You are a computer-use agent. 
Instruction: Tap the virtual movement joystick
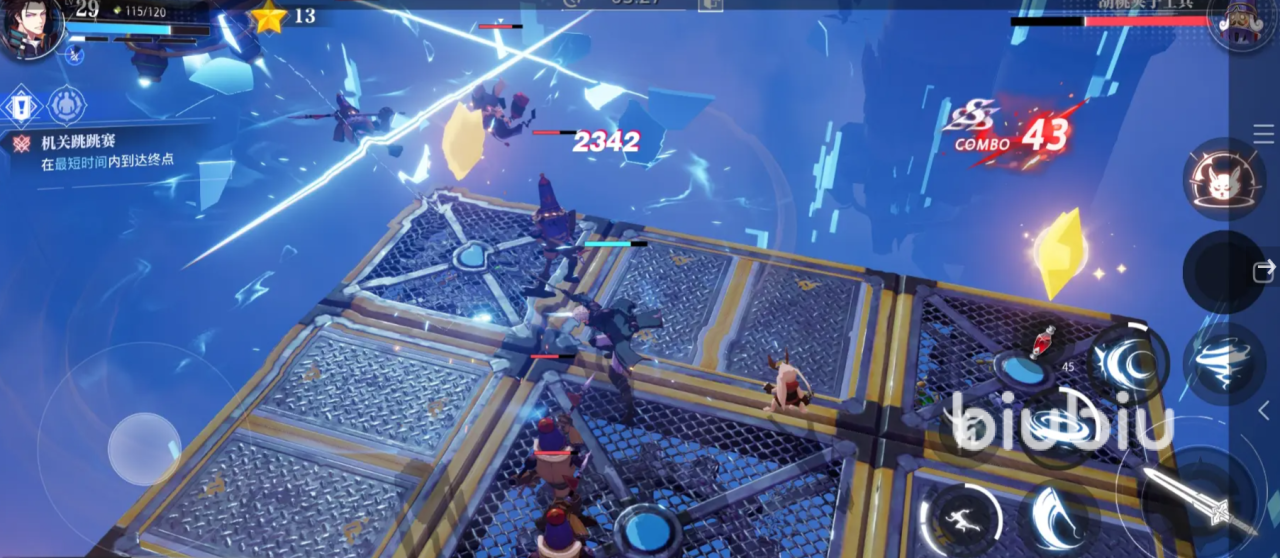coord(144,449)
